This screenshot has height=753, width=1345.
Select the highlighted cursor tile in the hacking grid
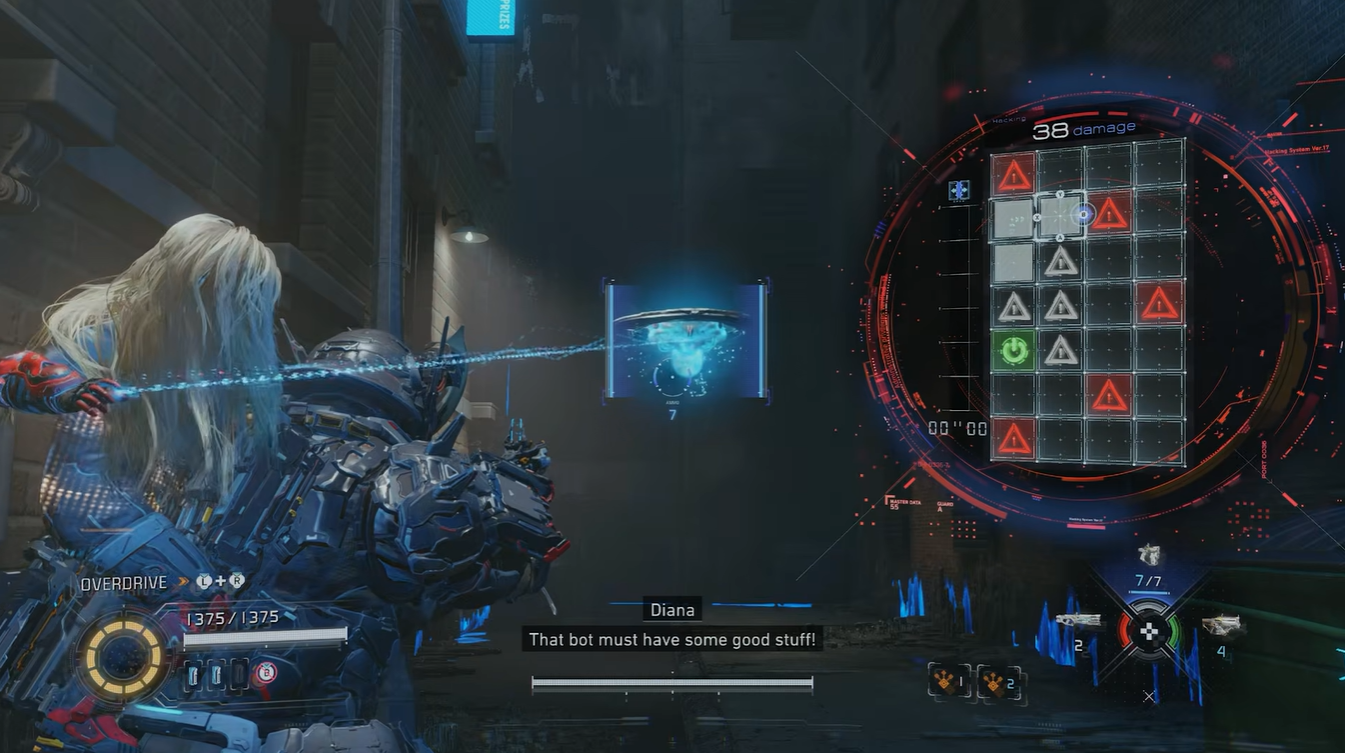point(1060,216)
